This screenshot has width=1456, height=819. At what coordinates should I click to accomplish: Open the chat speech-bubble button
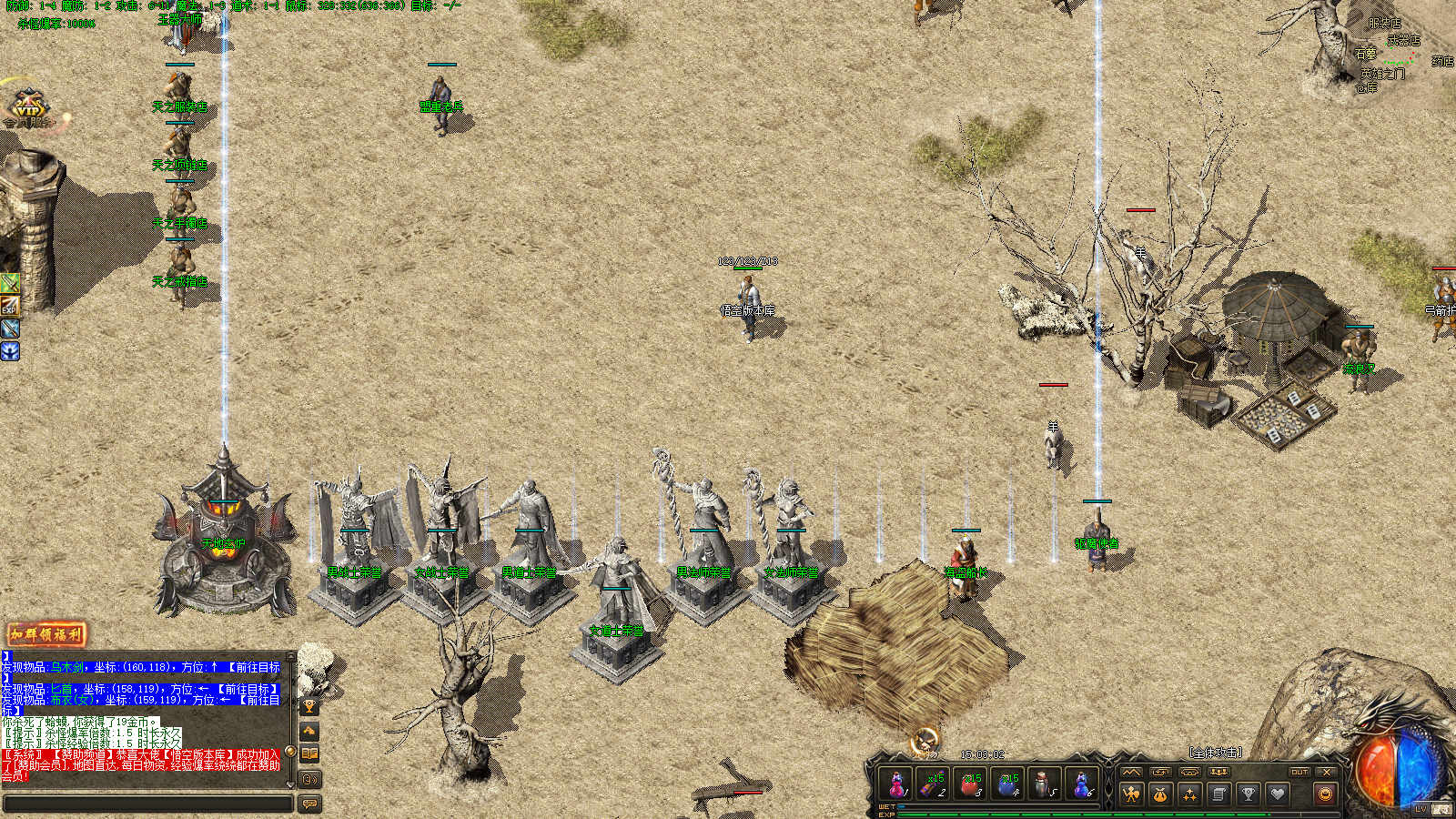point(309,804)
